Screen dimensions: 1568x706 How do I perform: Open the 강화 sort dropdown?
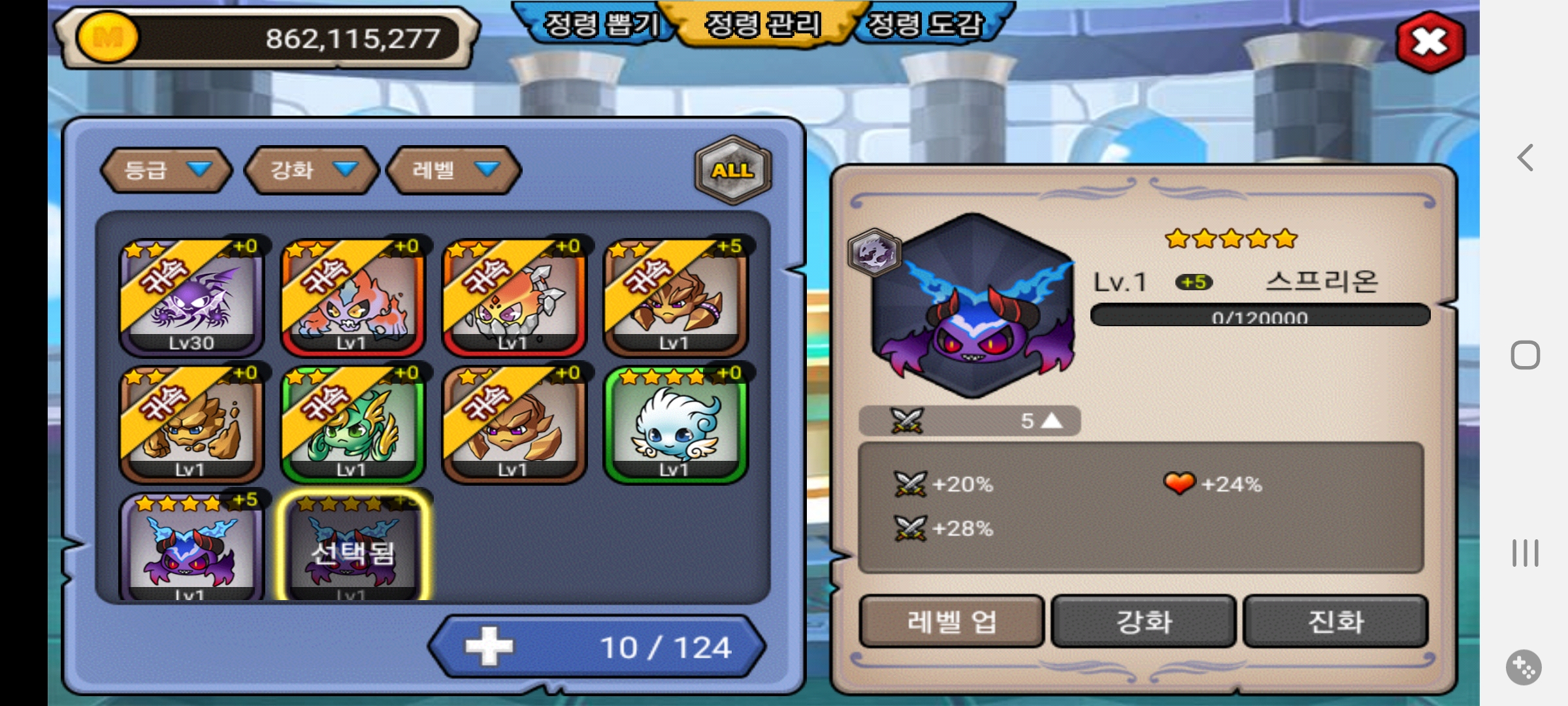[312, 170]
